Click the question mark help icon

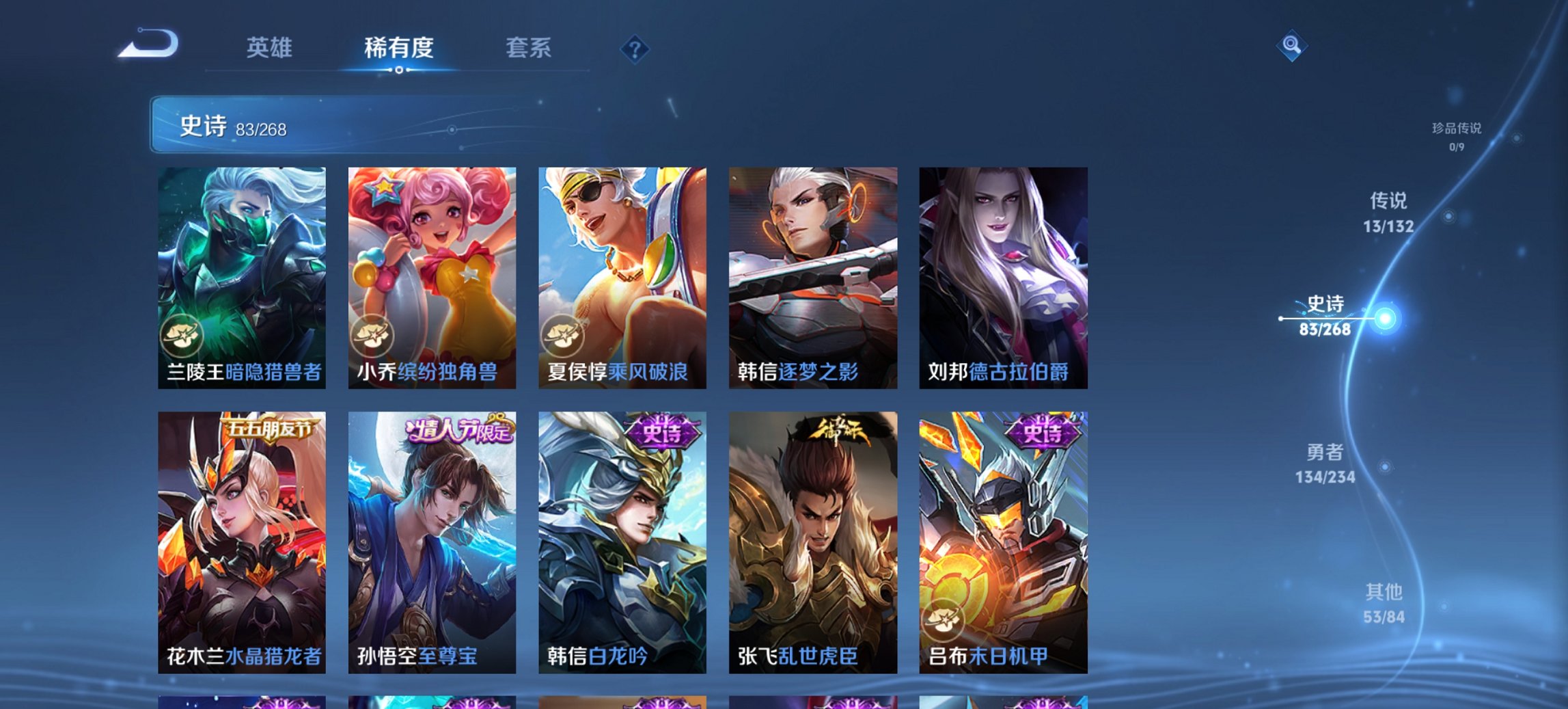click(635, 48)
